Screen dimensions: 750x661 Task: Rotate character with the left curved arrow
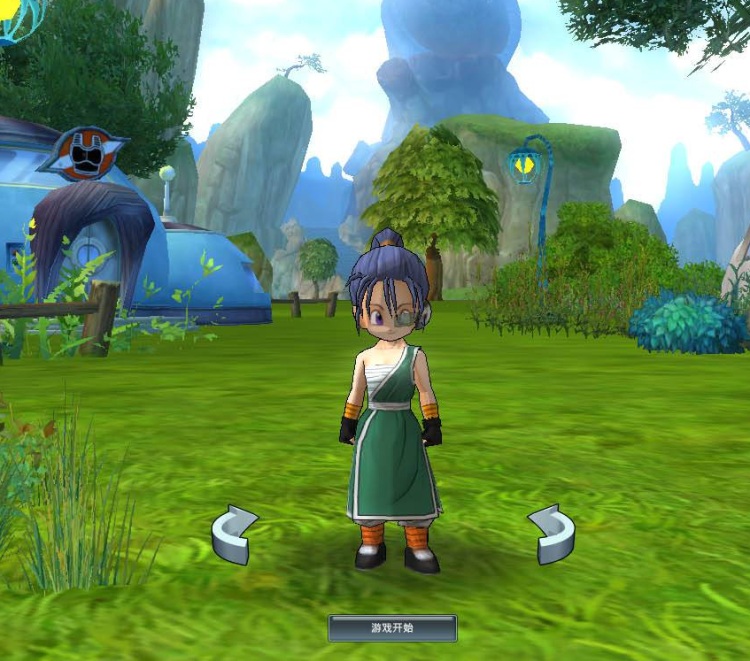(234, 534)
